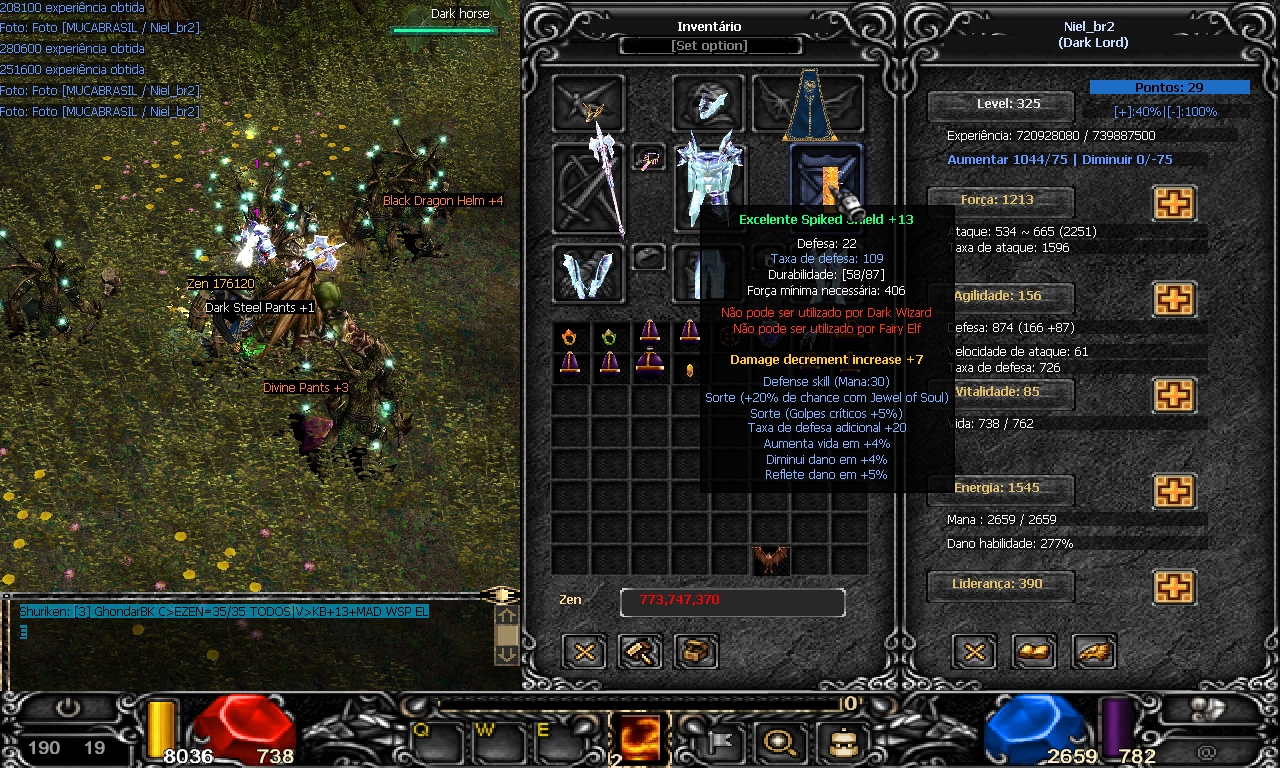Increase the Liderança stat
This screenshot has height=768, width=1280.
pyautogui.click(x=1174, y=587)
